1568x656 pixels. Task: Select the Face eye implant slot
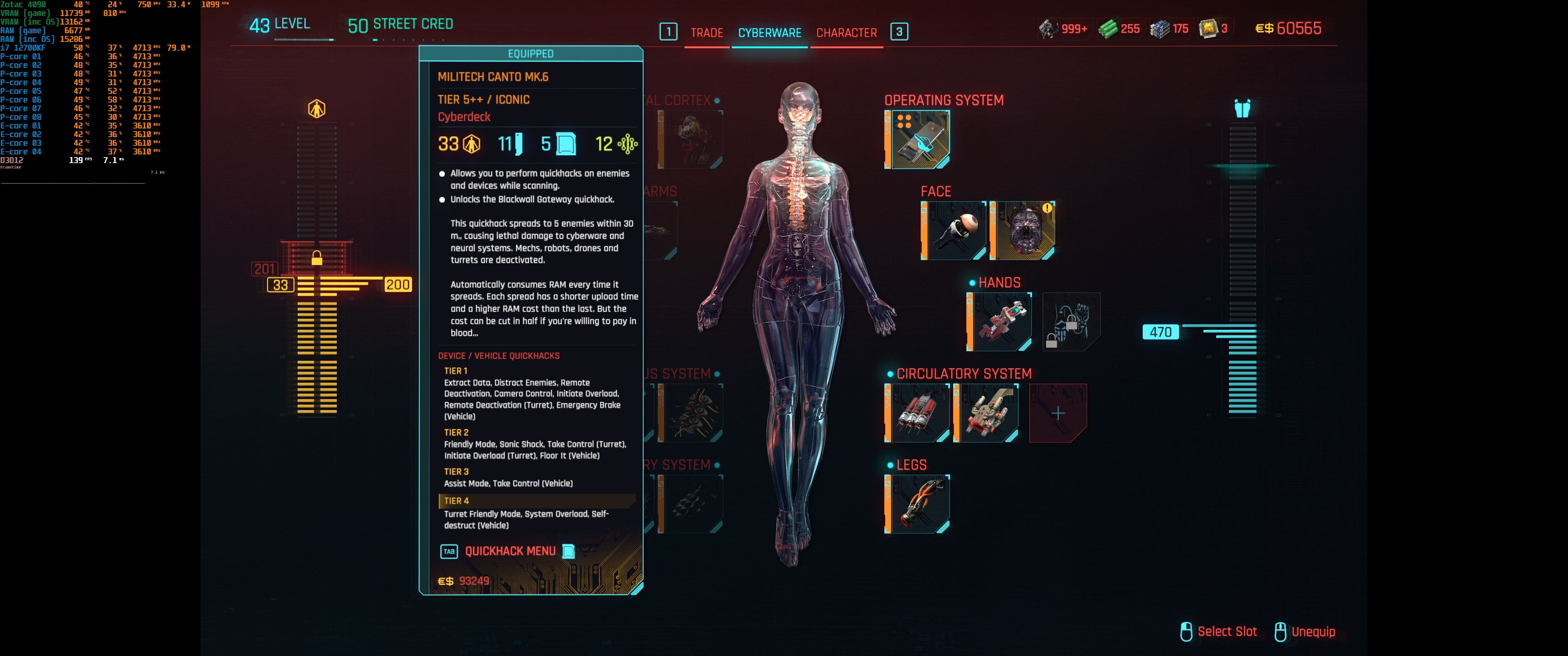click(x=954, y=231)
